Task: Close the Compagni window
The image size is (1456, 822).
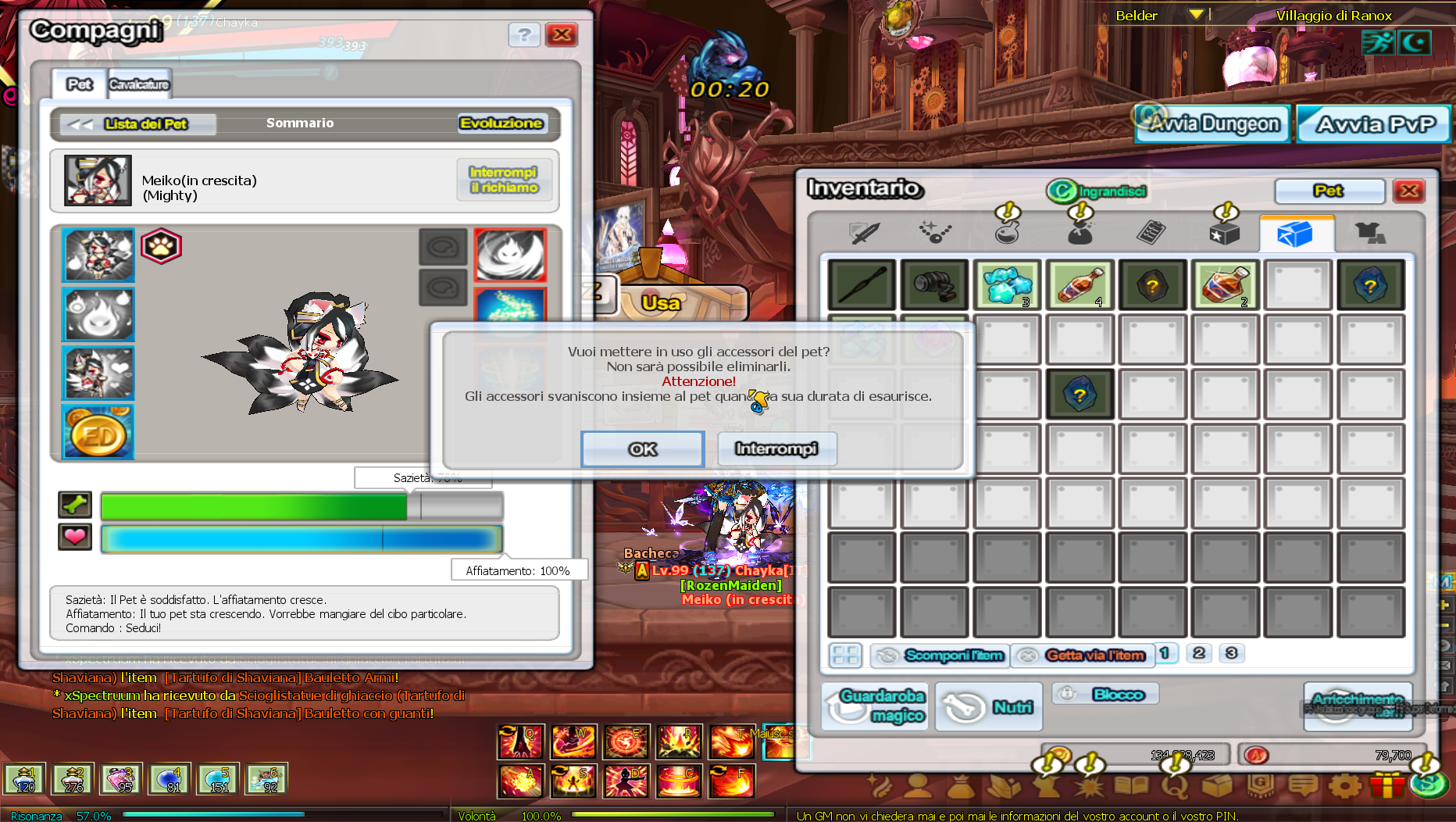Action: click(561, 35)
